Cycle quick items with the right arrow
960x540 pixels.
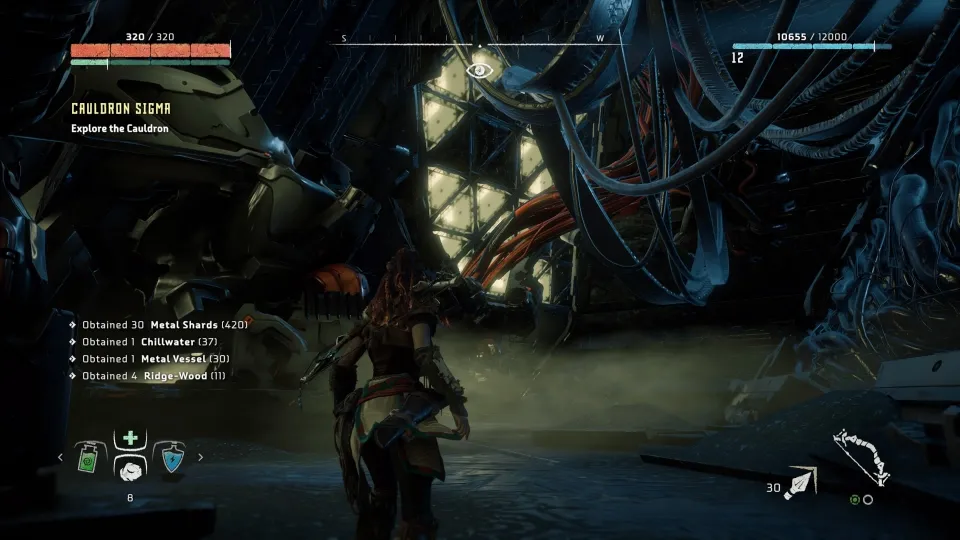(200, 458)
